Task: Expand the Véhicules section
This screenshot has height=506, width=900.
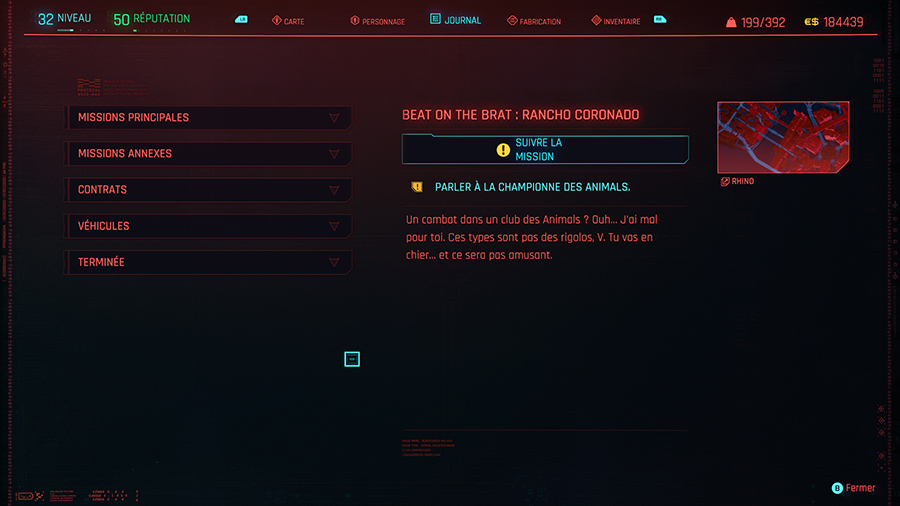Action: click(x=208, y=226)
